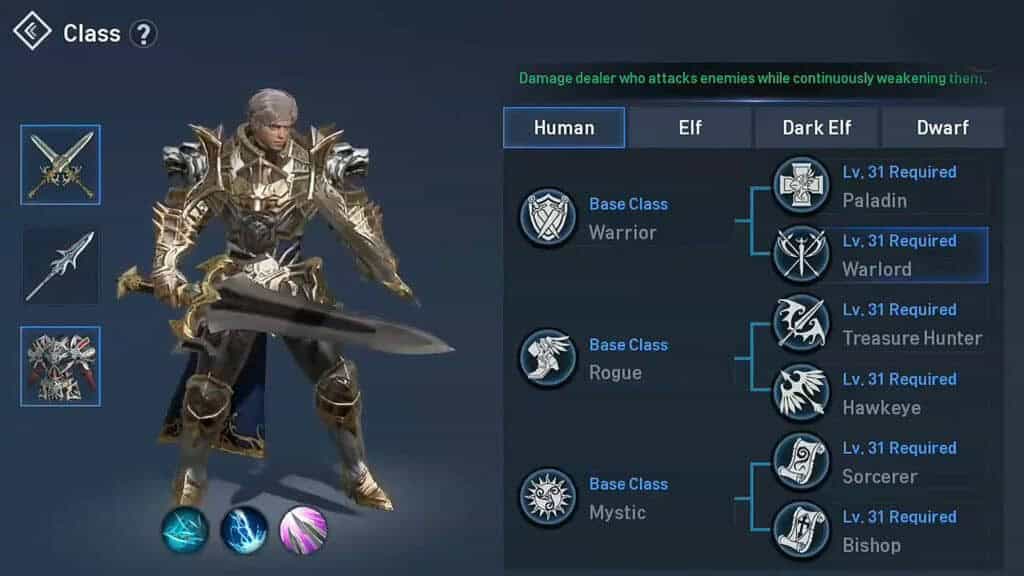Switch to the Human race tab
The width and height of the screenshot is (1024, 576).
click(564, 128)
